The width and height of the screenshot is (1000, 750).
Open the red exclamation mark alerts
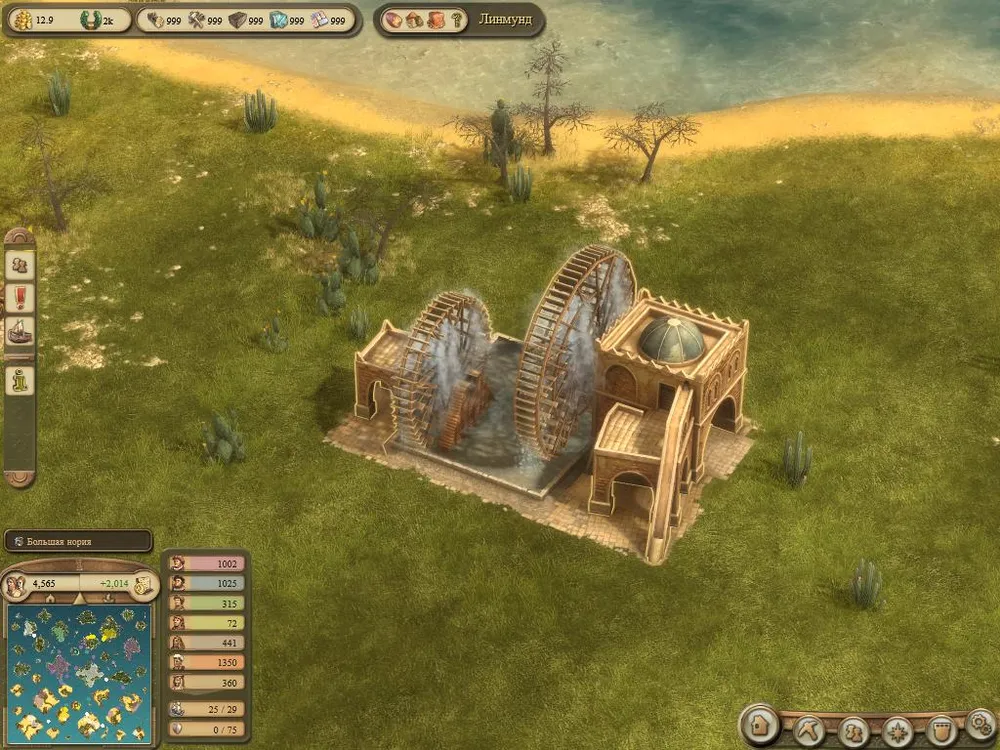20,298
